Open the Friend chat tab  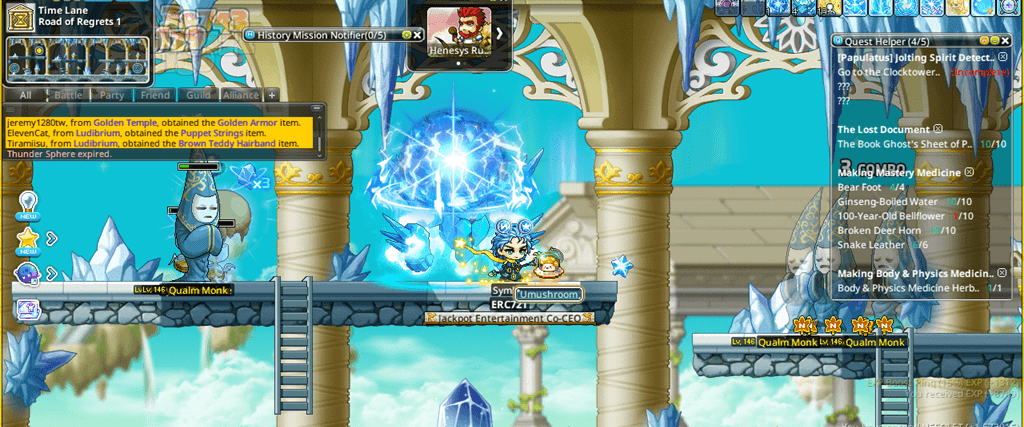pos(155,95)
